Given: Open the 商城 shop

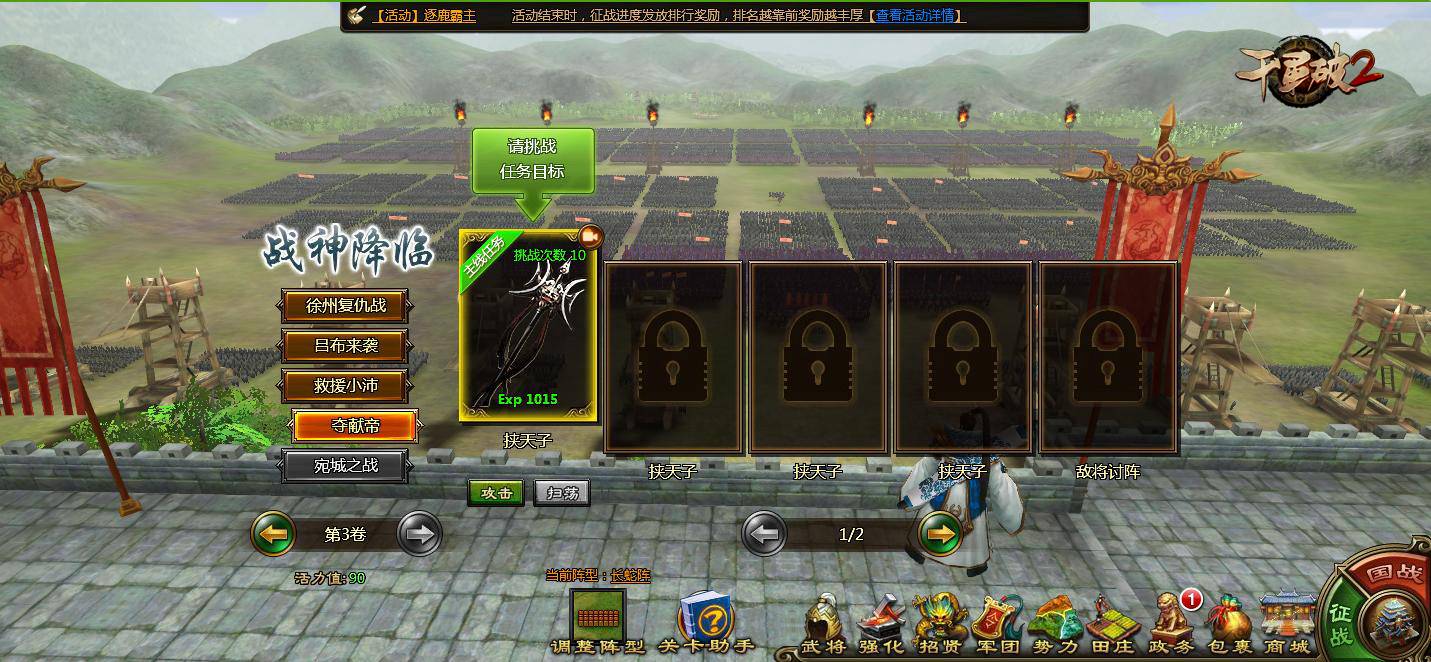Looking at the screenshot, I should pos(1285,622).
